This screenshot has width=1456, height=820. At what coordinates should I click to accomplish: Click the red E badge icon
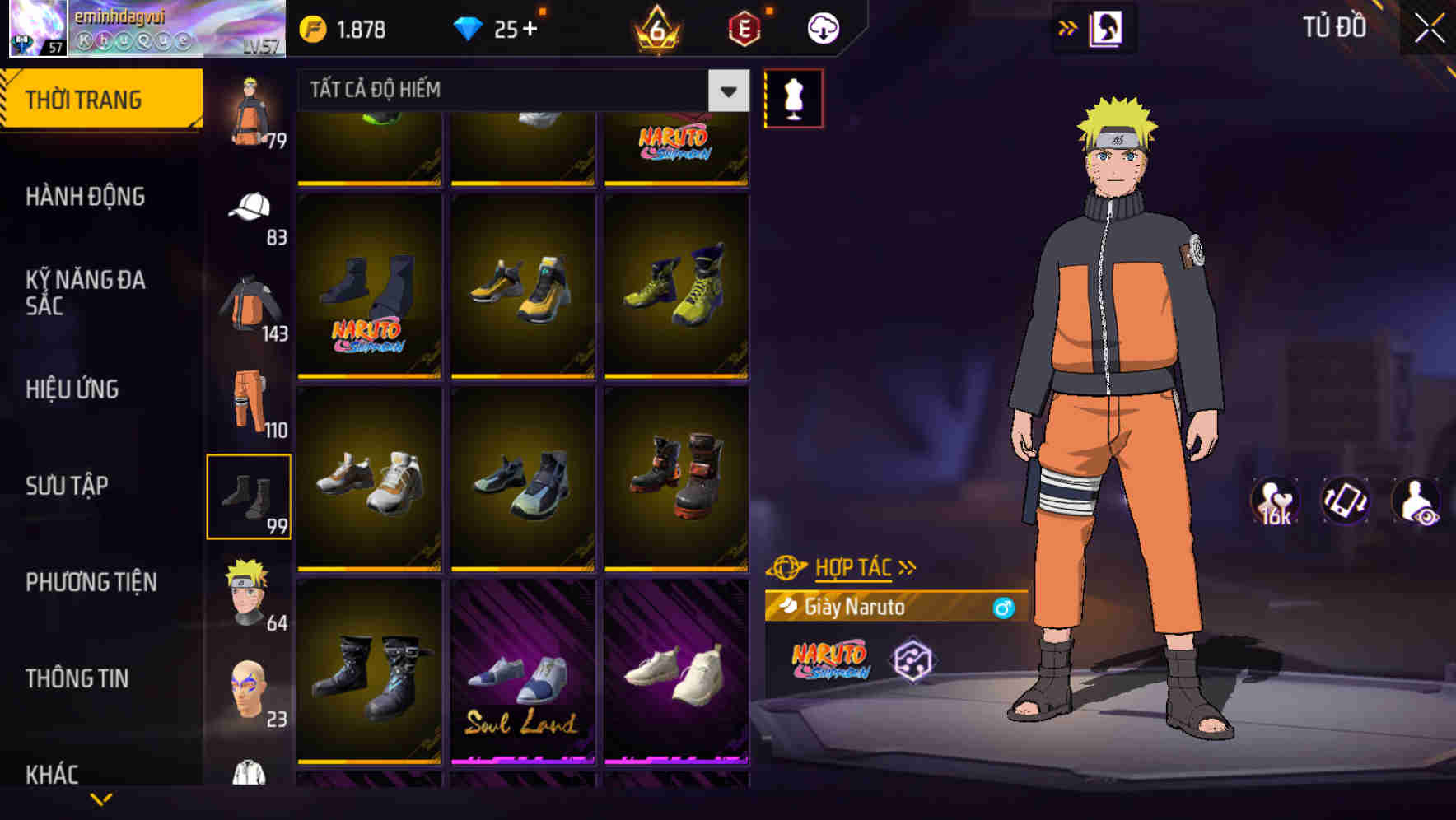(743, 27)
